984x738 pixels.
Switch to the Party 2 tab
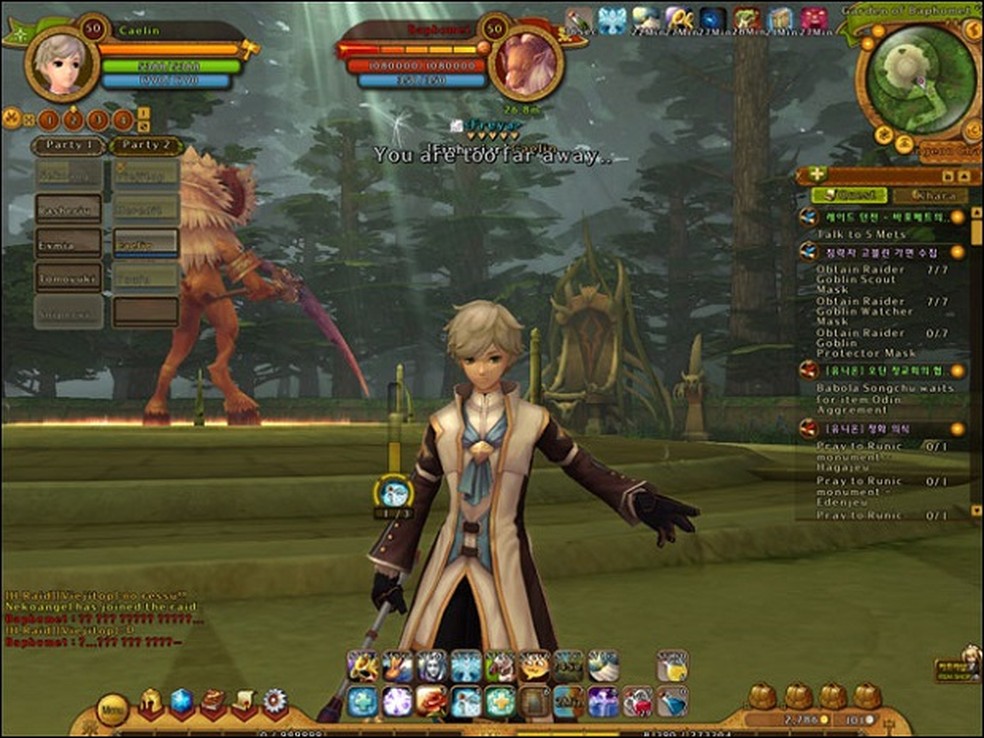click(x=145, y=146)
